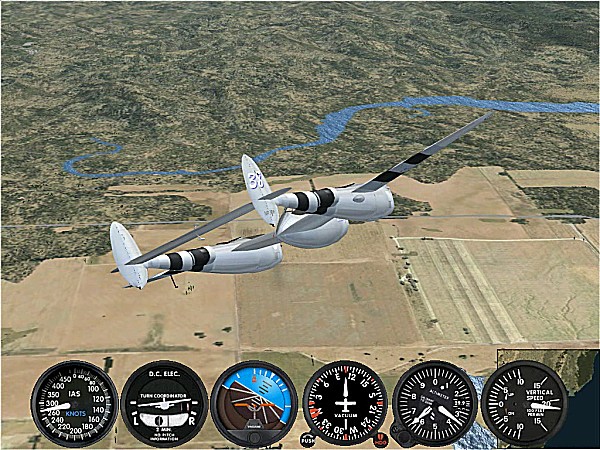The image size is (600, 450).
Task: Click the PUSH knob on the heading gauge
Action: pos(308,438)
